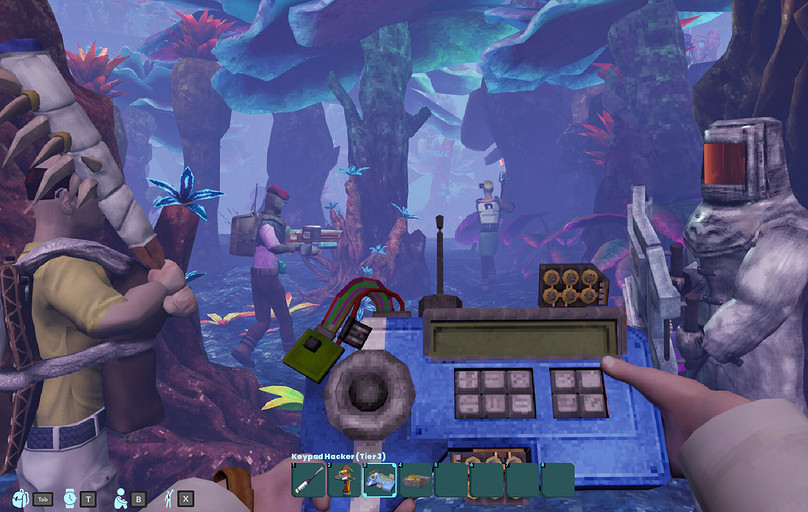Select the baseball bat hotbar slot
808x512 pixels.
[308, 480]
